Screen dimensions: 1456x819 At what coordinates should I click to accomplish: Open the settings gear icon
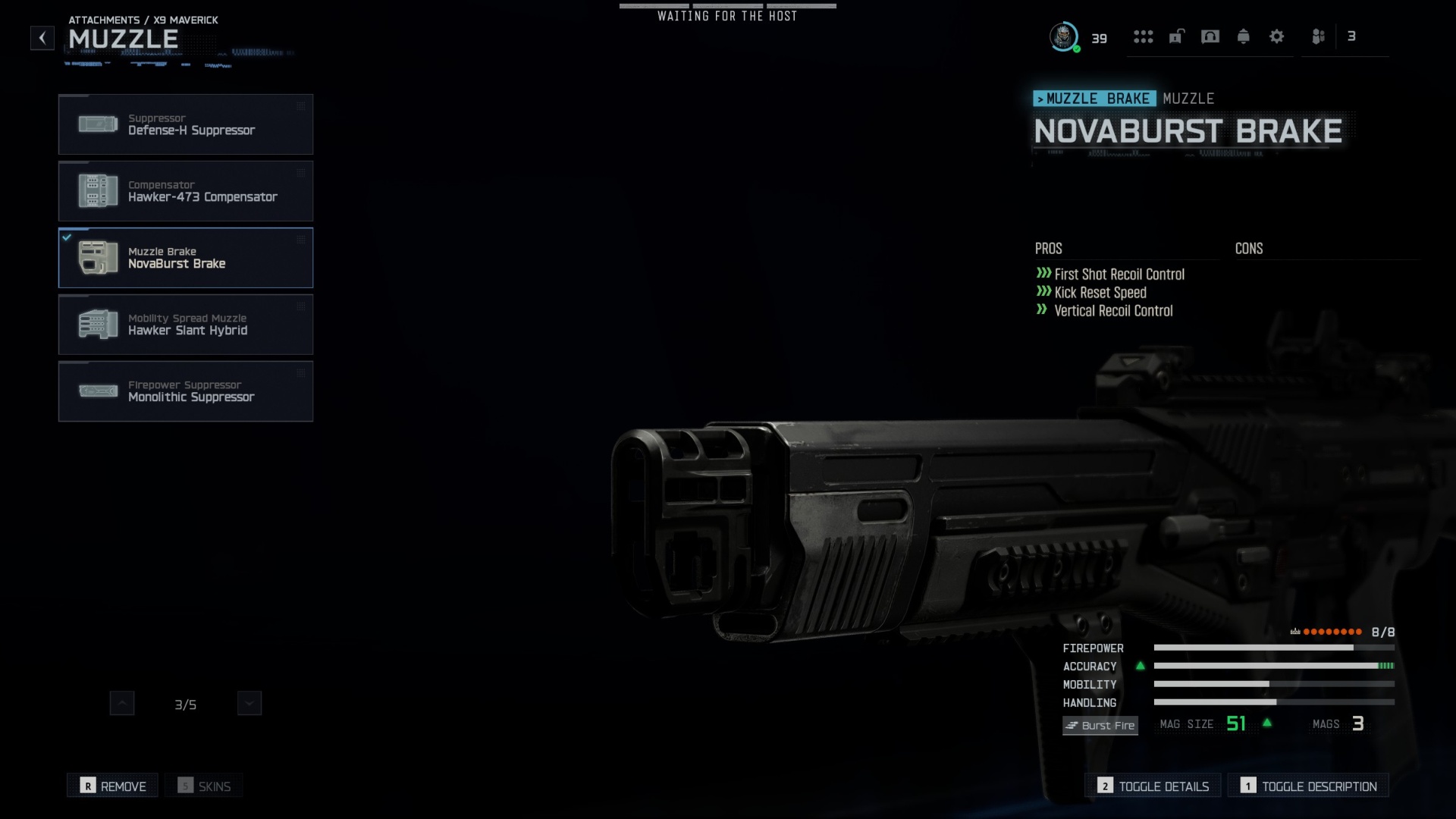click(x=1277, y=36)
